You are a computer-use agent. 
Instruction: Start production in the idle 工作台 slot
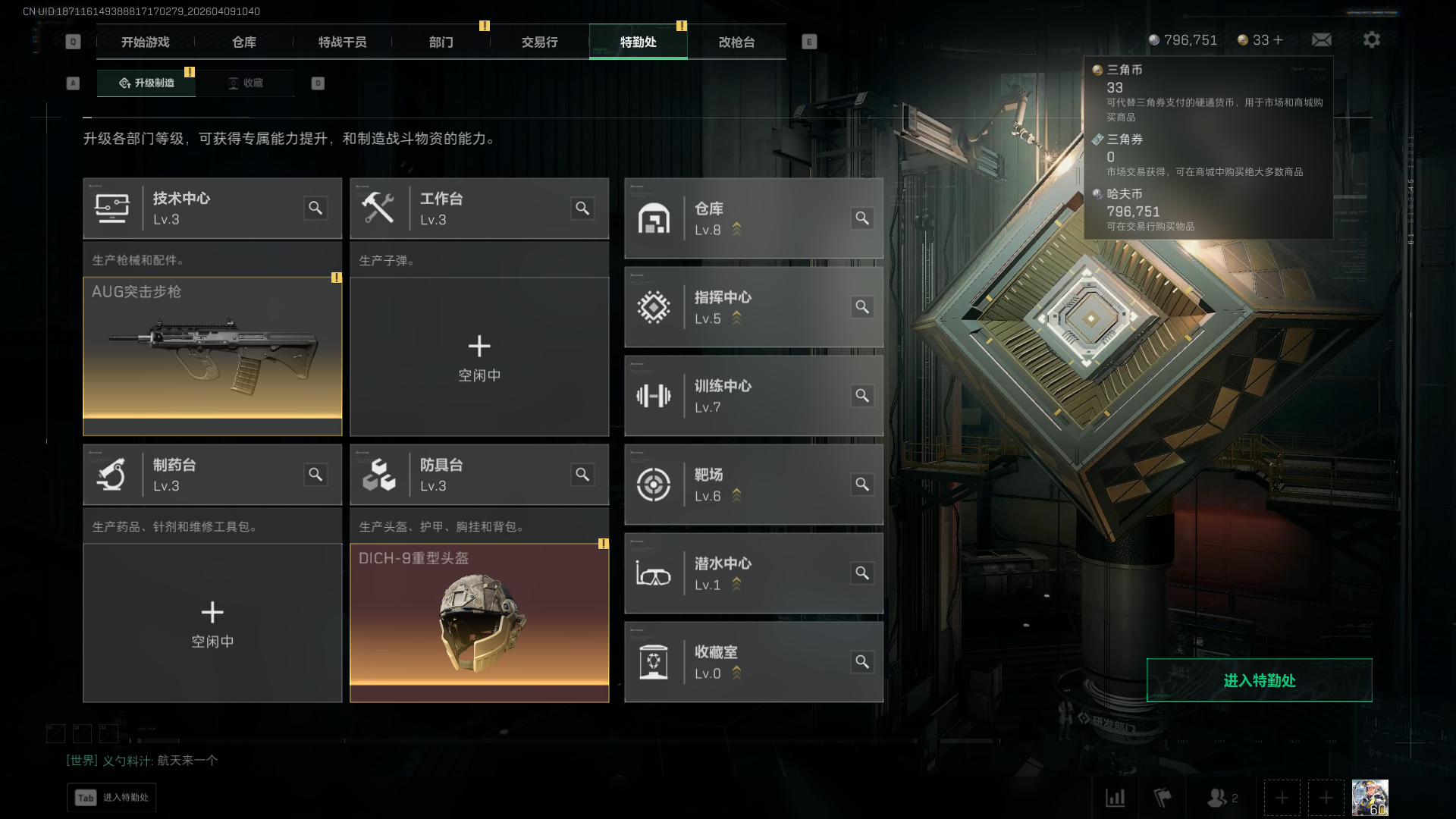coord(479,356)
